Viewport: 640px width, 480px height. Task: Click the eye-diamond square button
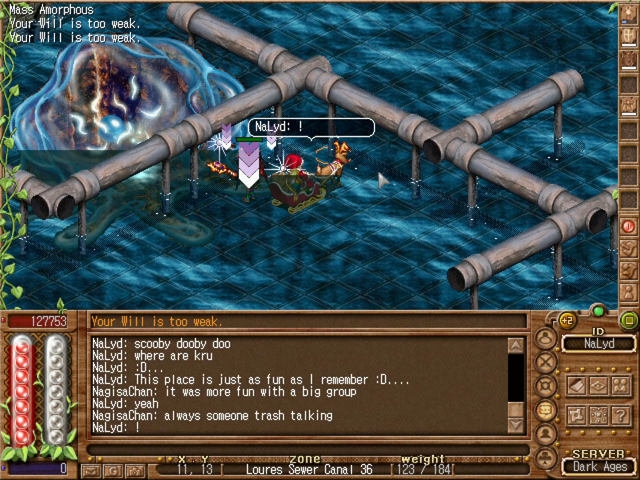[599, 385]
